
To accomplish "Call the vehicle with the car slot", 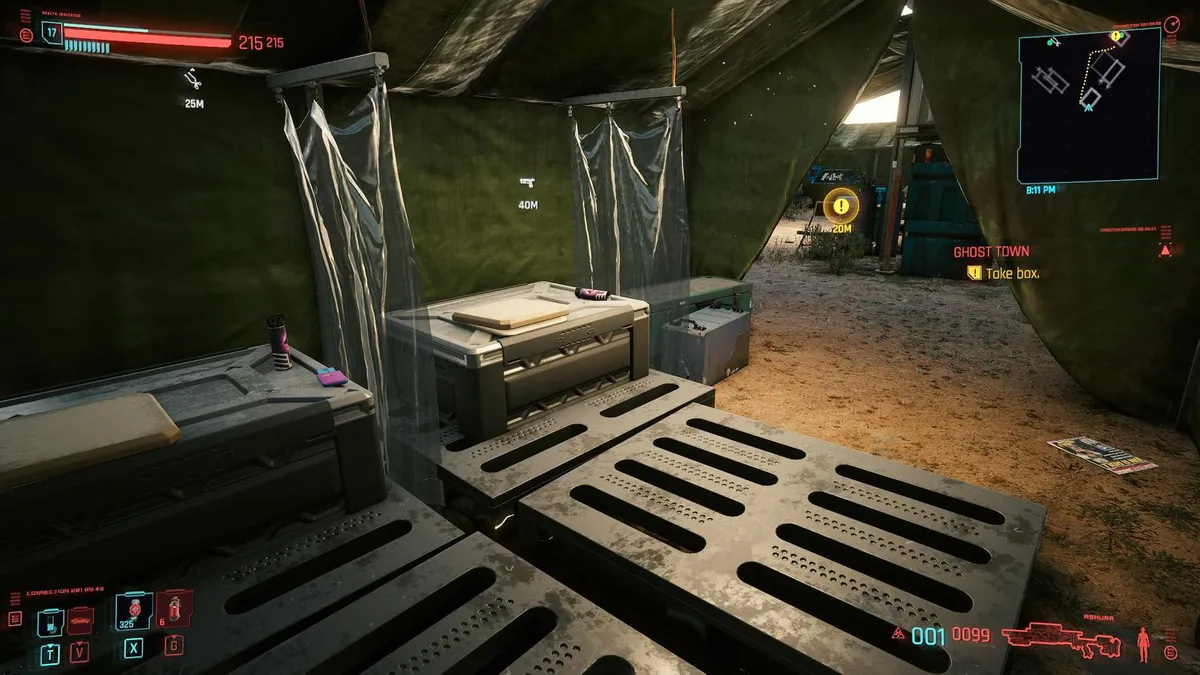I will 80,622.
